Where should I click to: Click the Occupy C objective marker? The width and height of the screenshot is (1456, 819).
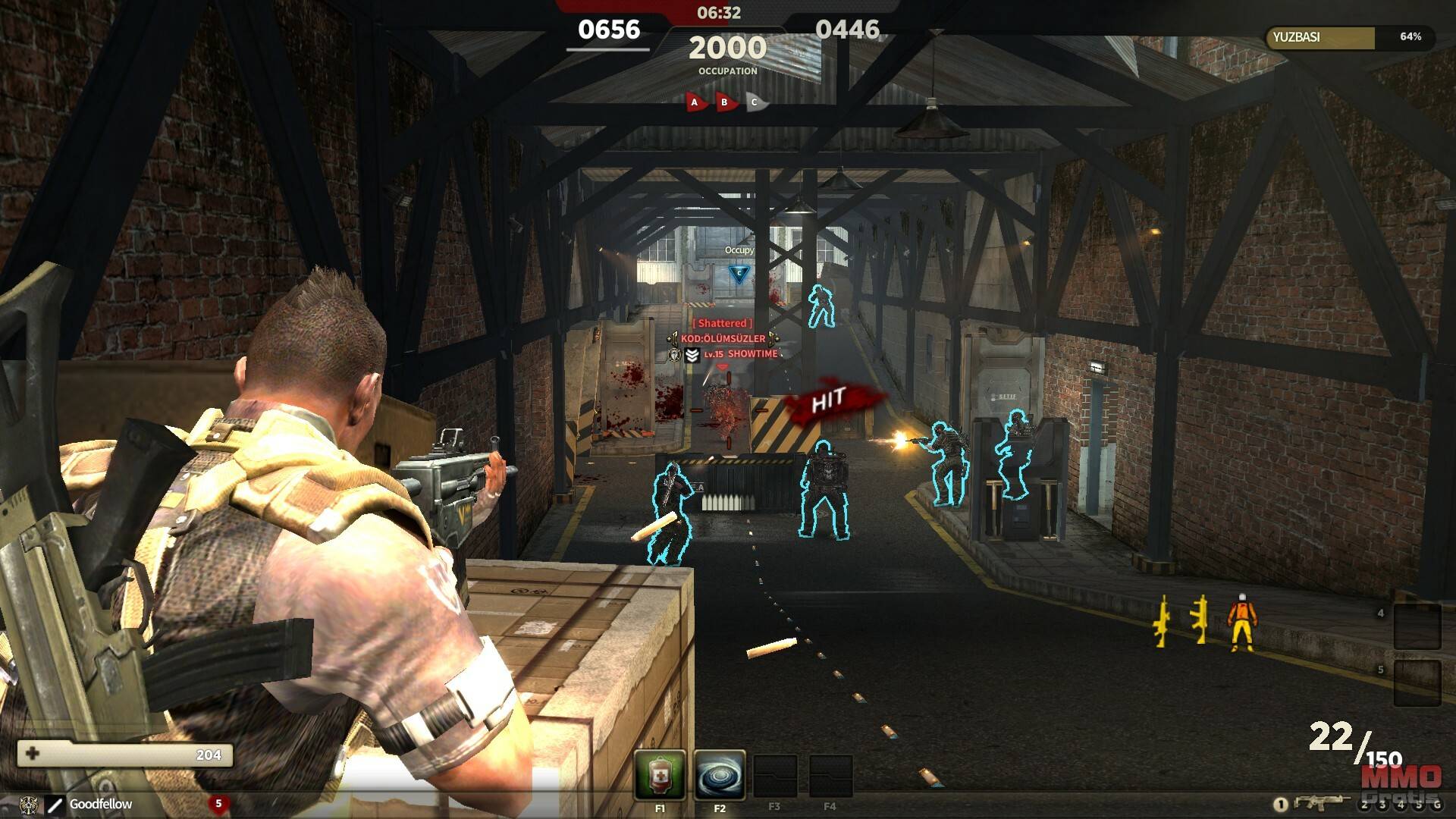coord(739,274)
